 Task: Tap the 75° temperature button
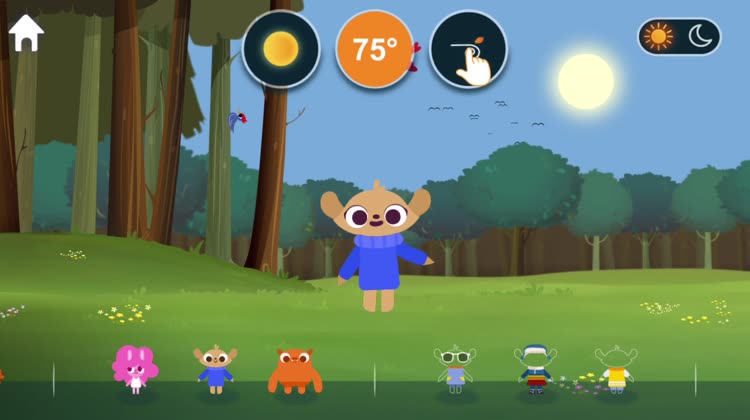click(375, 49)
